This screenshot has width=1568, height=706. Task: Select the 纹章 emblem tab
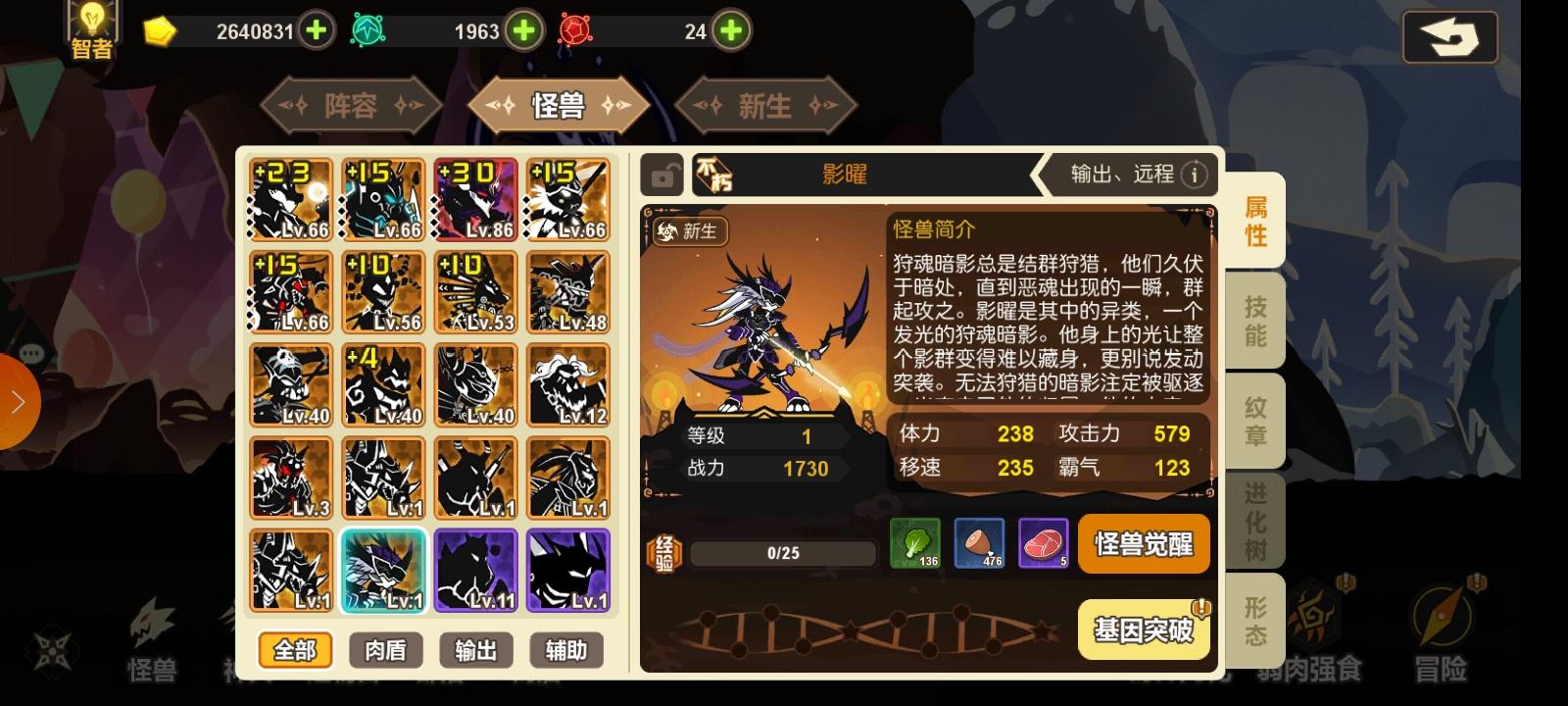tap(1255, 422)
